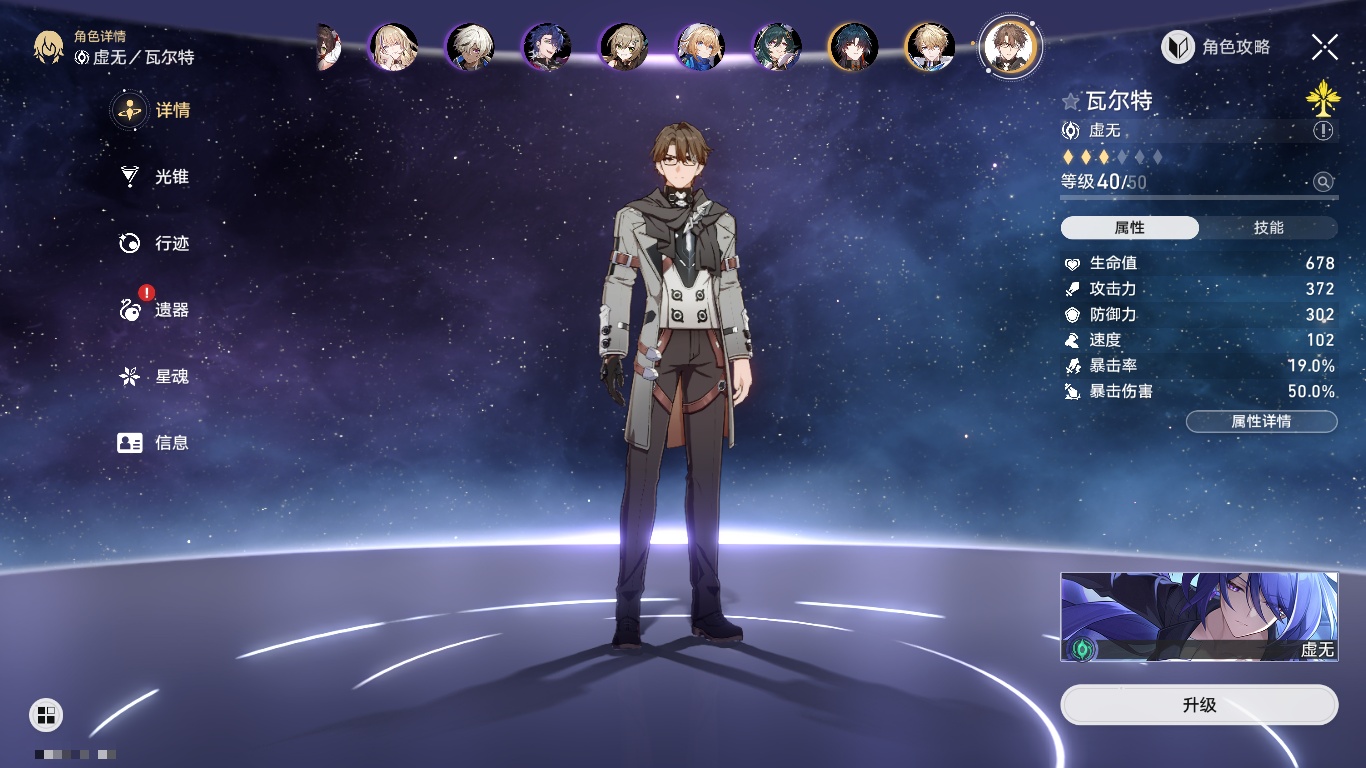Click the 升级 level up button
Viewport: 1366px width, 768px height.
click(1199, 705)
